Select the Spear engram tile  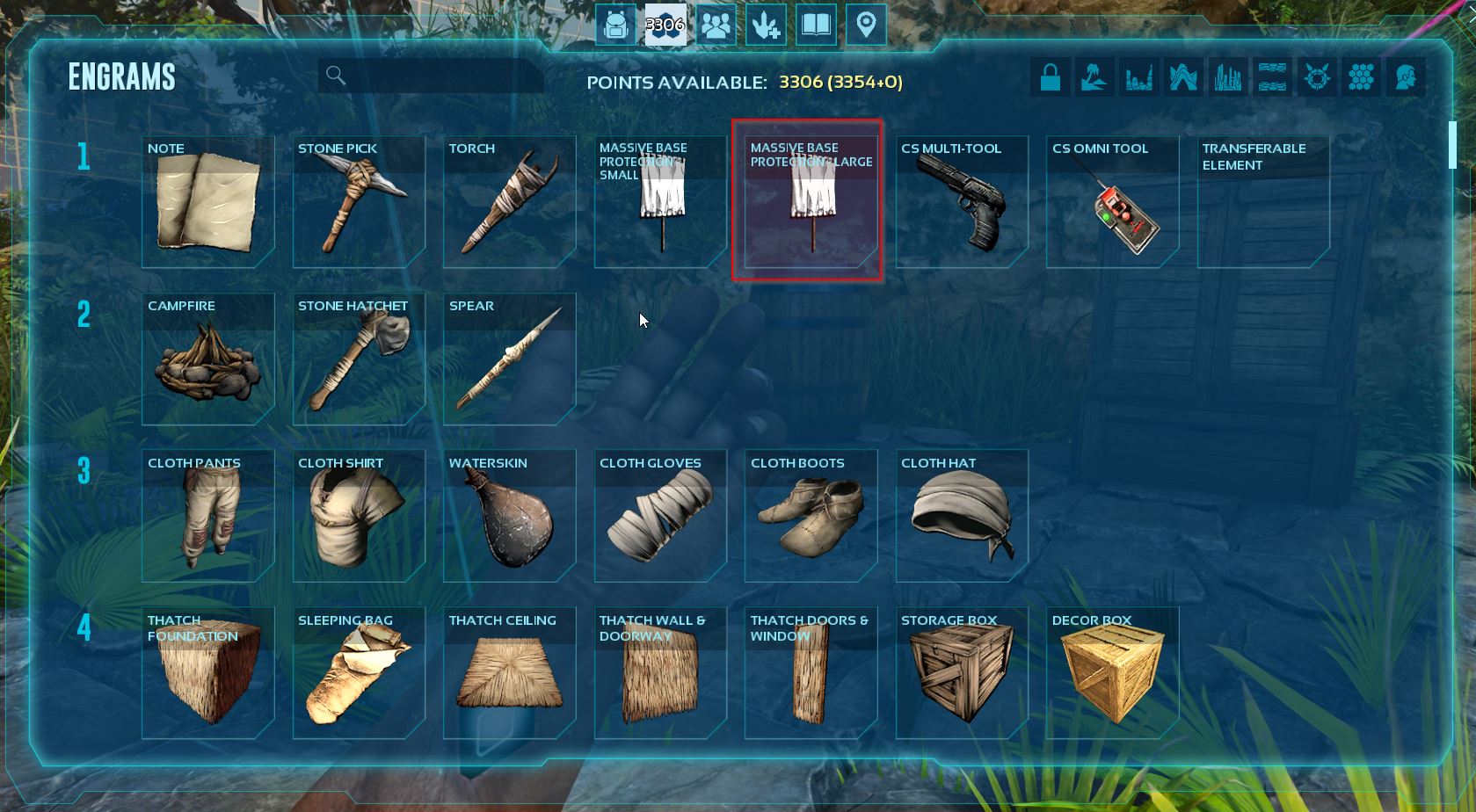click(x=510, y=359)
